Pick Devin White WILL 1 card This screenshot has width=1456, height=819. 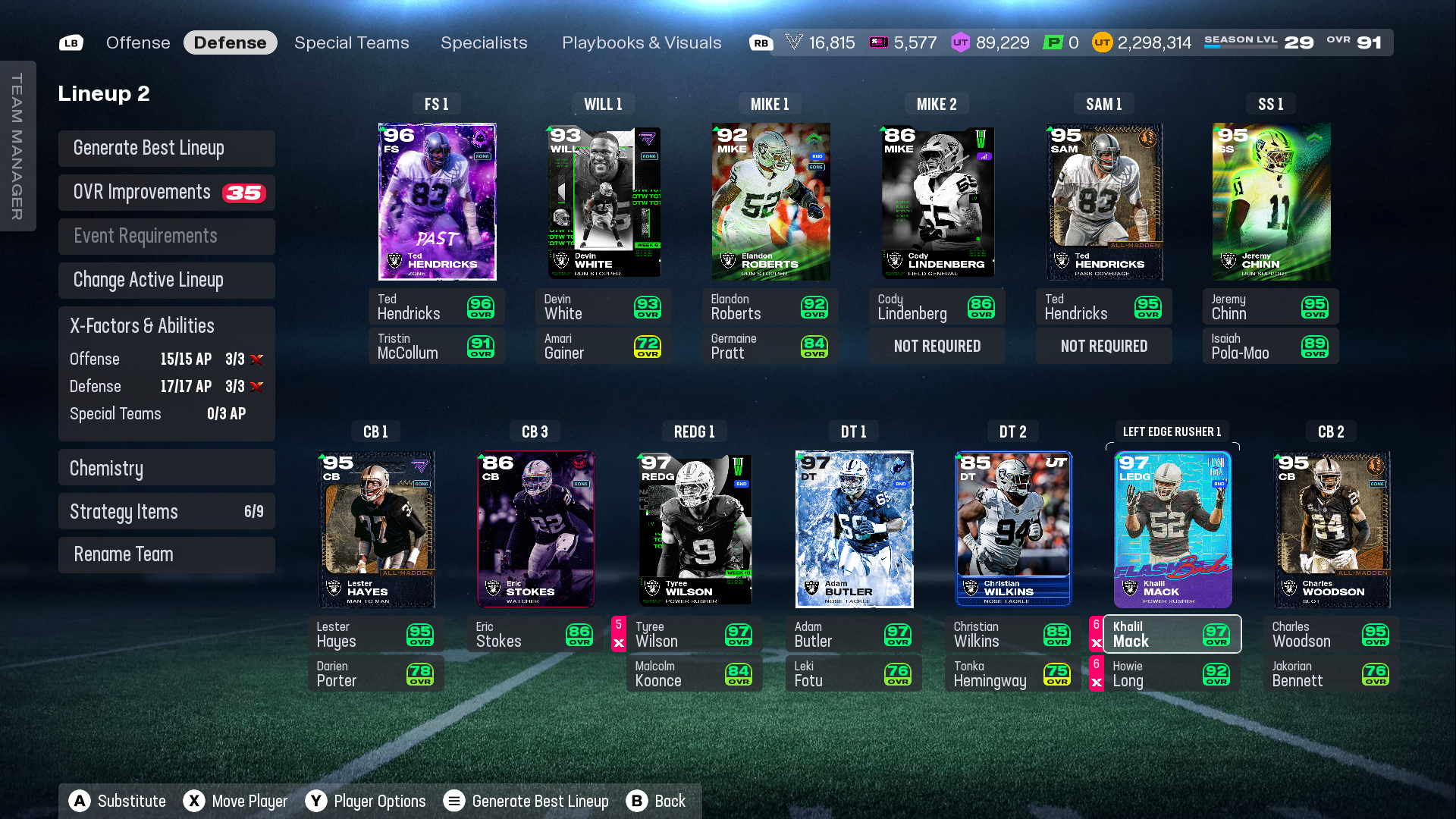[x=604, y=202]
